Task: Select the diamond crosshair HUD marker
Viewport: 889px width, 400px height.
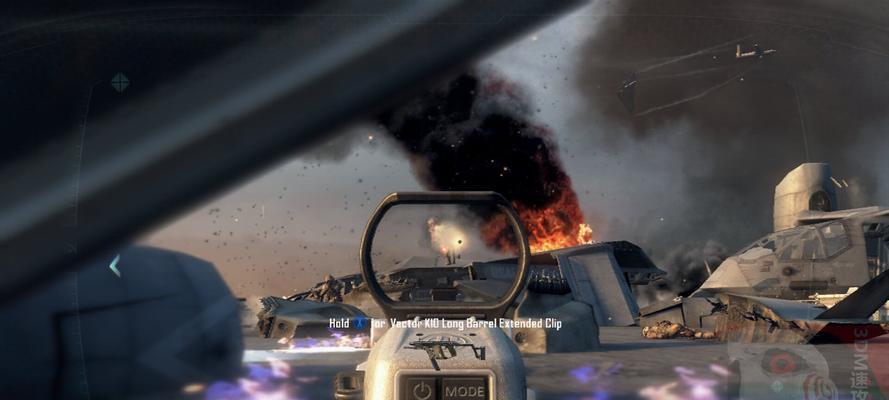Action: point(120,82)
